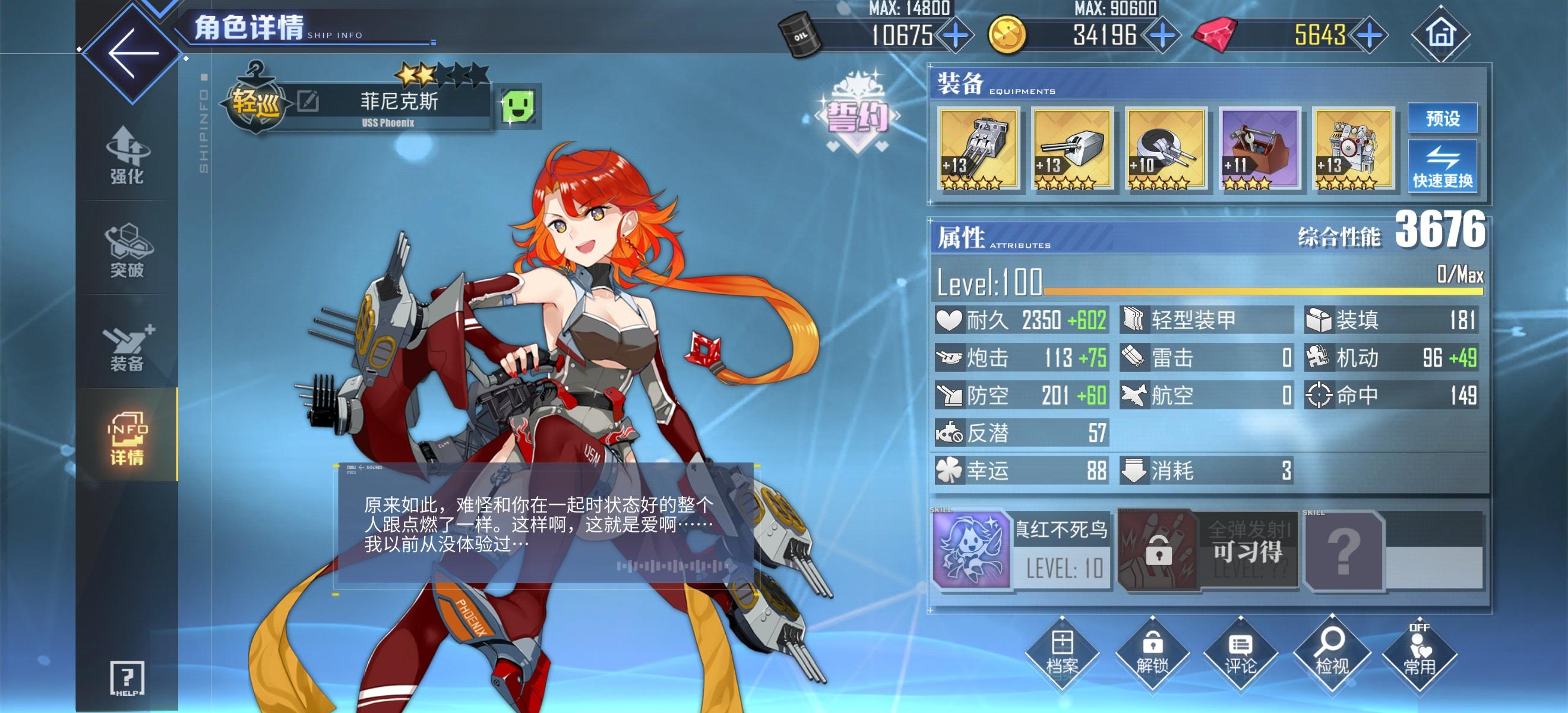Click the 预设 preset button
This screenshot has height=713, width=1568.
pyautogui.click(x=1443, y=119)
